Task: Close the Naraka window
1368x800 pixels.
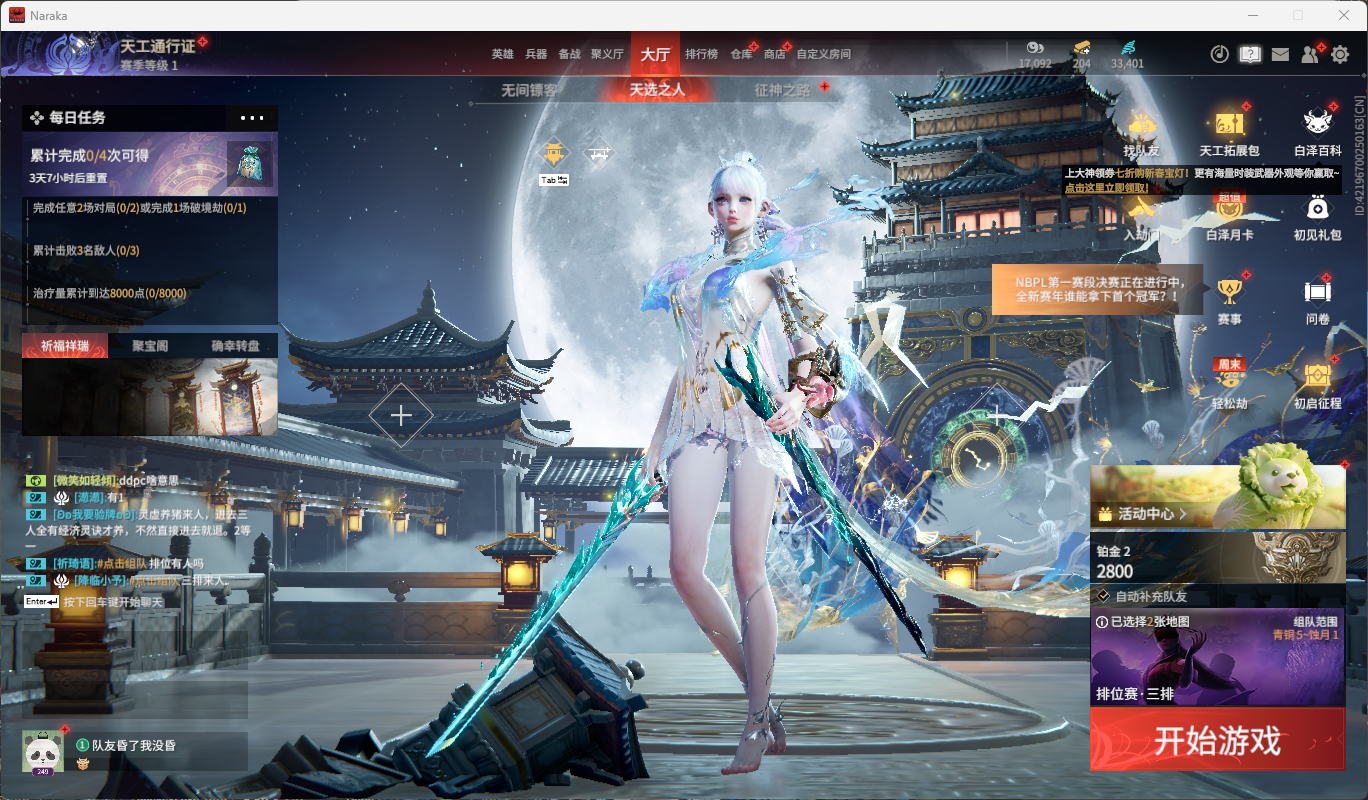Action: click(x=1343, y=15)
